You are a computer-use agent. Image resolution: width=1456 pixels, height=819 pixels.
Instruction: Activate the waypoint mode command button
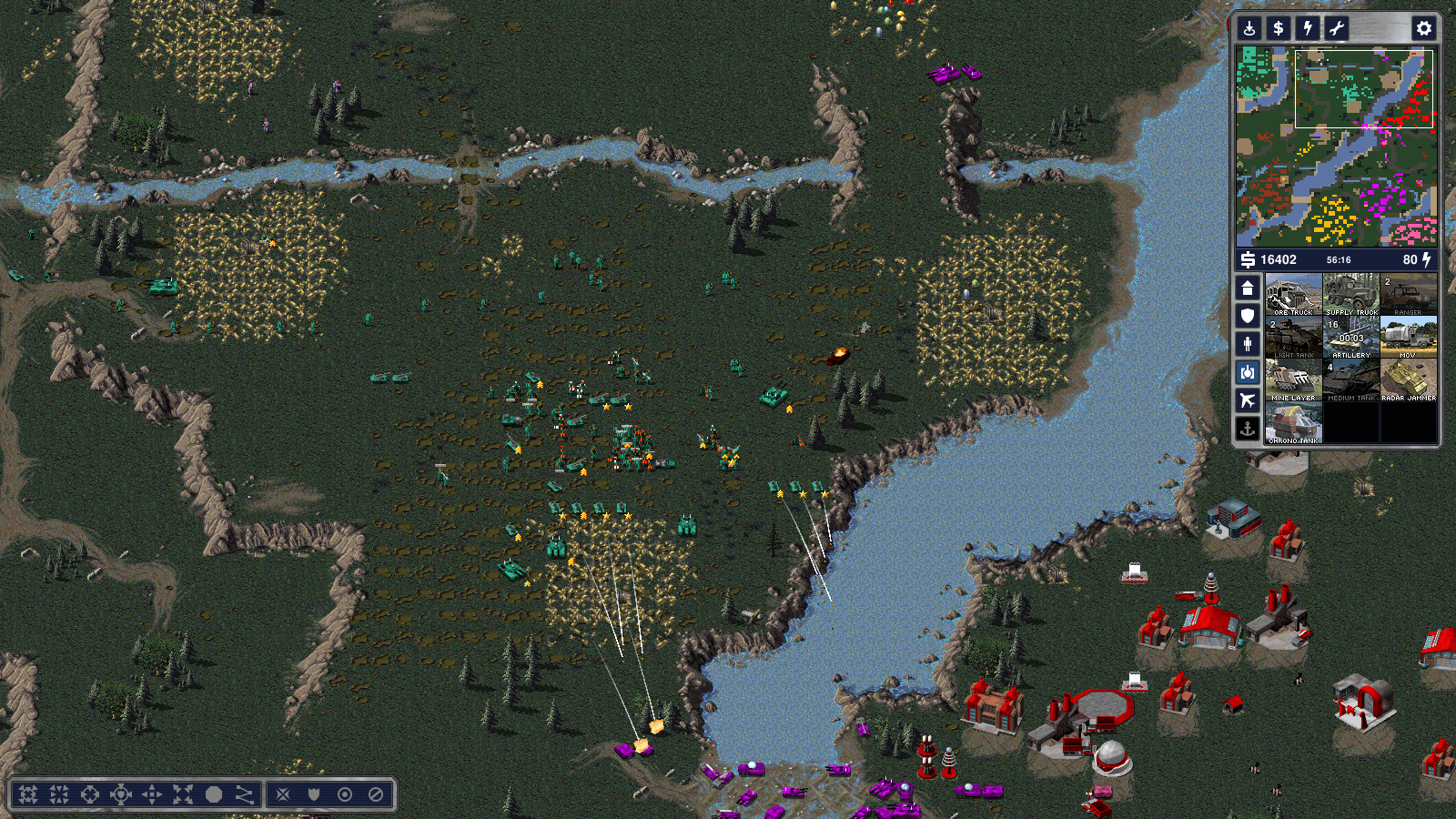245,794
